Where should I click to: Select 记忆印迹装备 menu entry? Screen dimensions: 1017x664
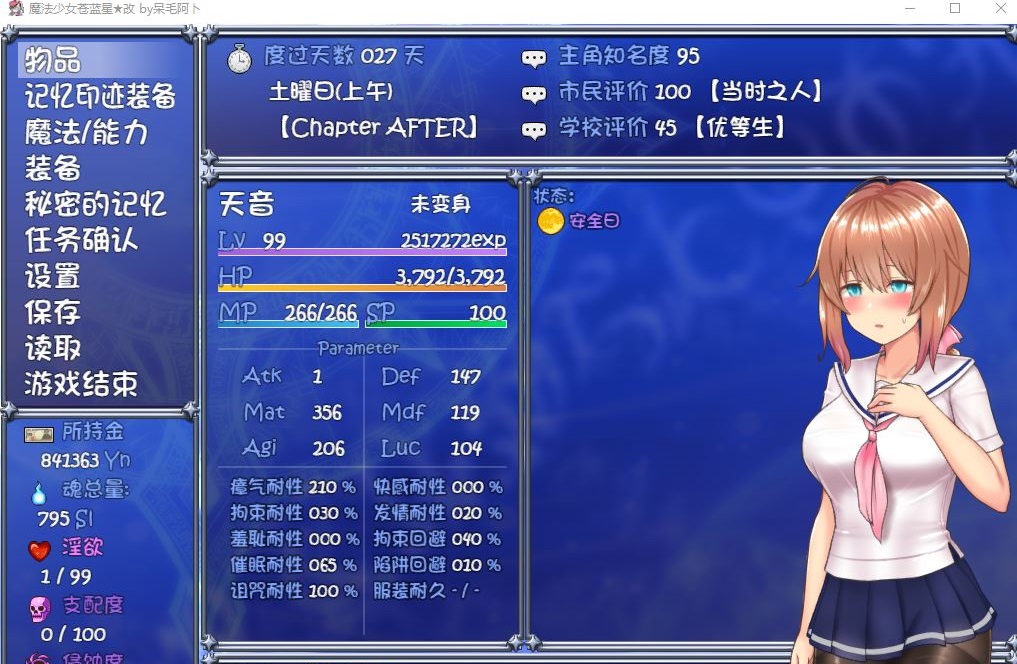(x=100, y=96)
